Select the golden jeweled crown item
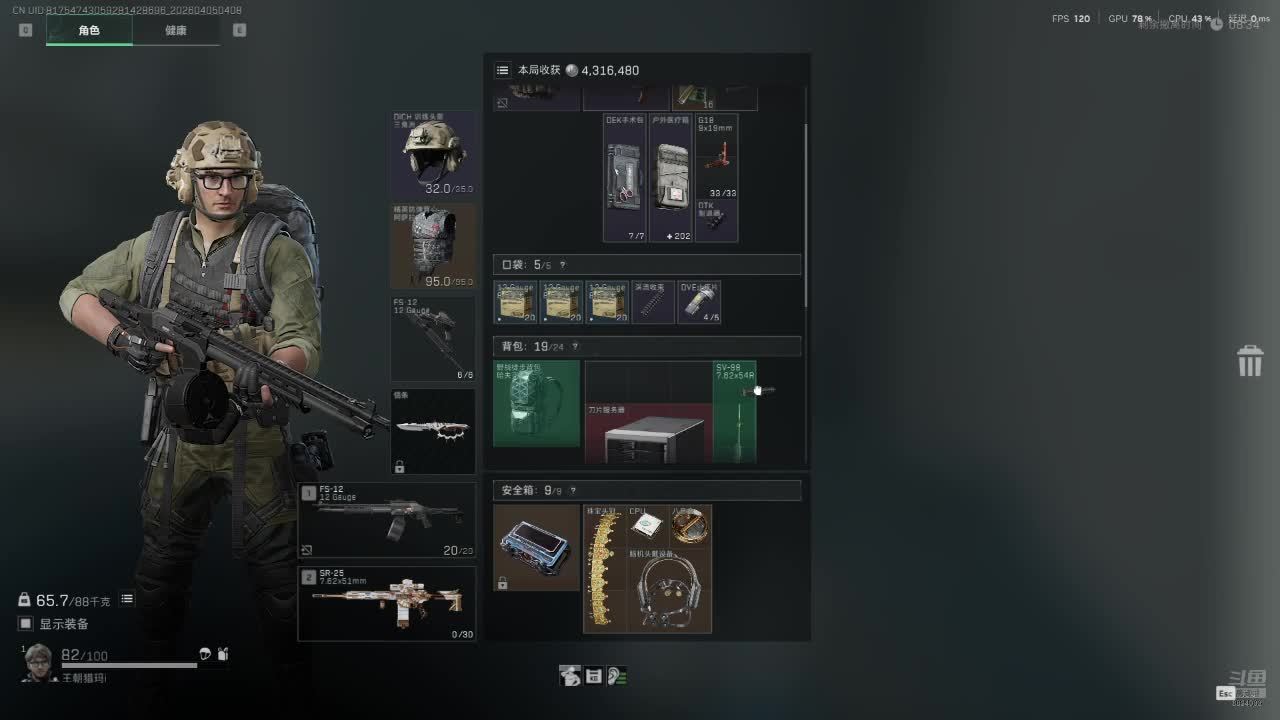This screenshot has height=720, width=1280. point(602,569)
